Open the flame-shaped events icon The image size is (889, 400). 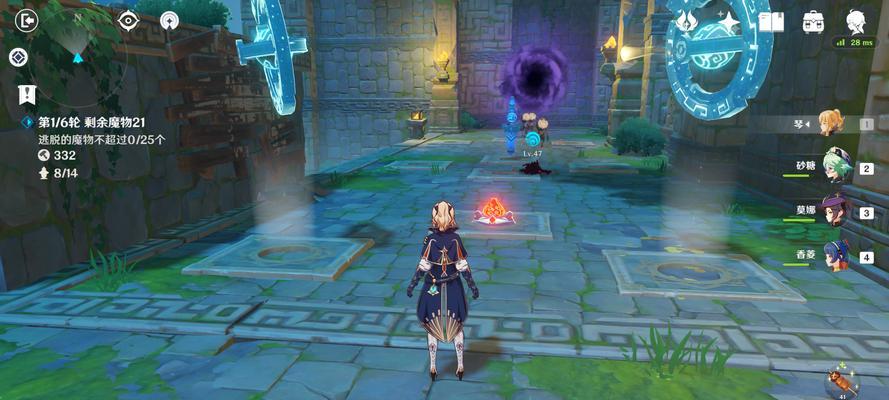[x=686, y=22]
